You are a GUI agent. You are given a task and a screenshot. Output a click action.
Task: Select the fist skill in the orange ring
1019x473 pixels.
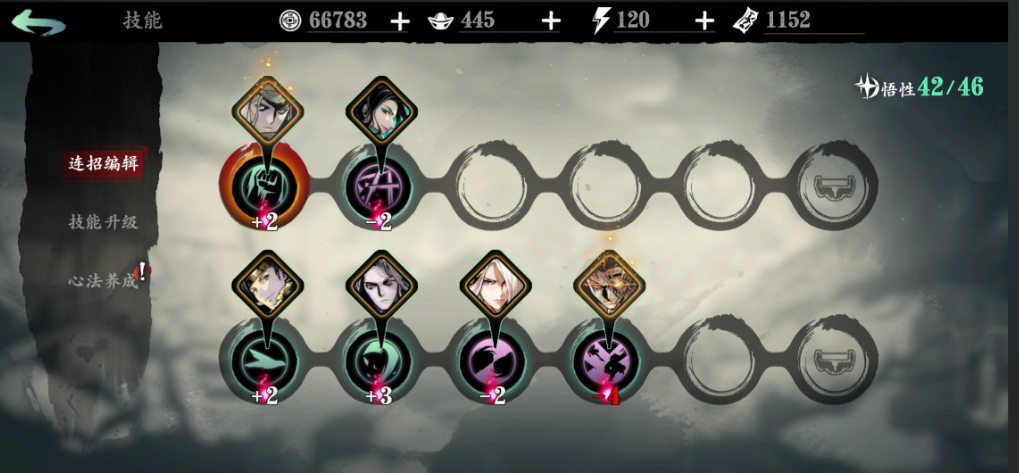(x=264, y=185)
